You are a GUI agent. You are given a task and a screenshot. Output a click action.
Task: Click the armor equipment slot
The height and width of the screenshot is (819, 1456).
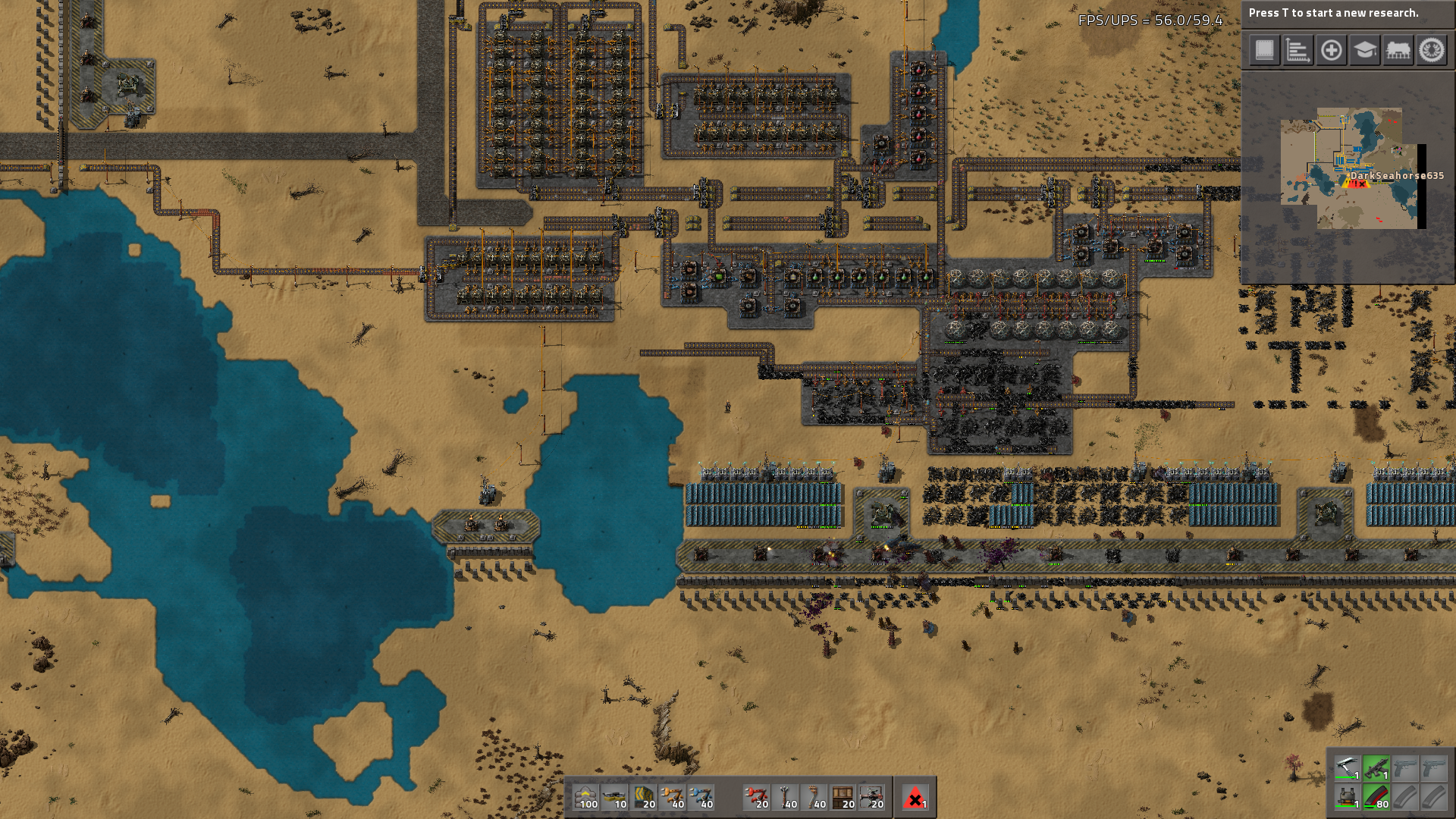(1348, 797)
